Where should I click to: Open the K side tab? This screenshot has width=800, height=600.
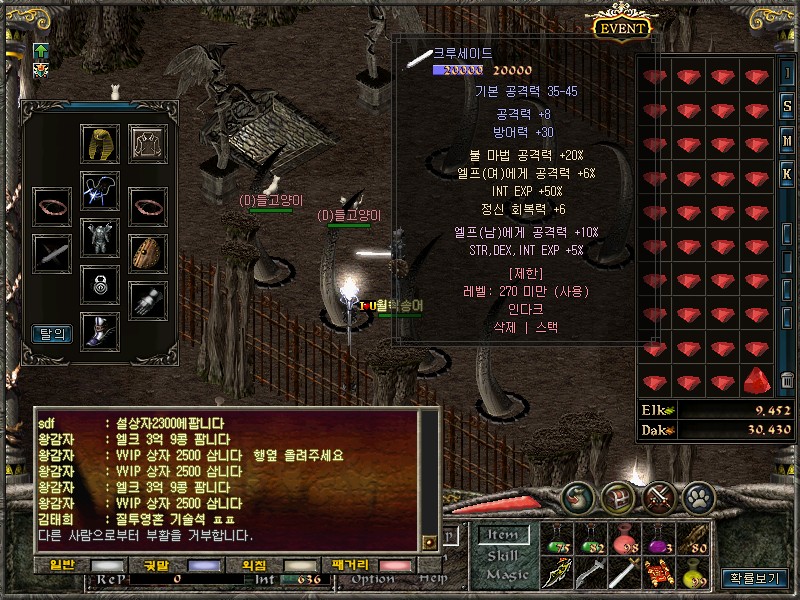pos(788,172)
